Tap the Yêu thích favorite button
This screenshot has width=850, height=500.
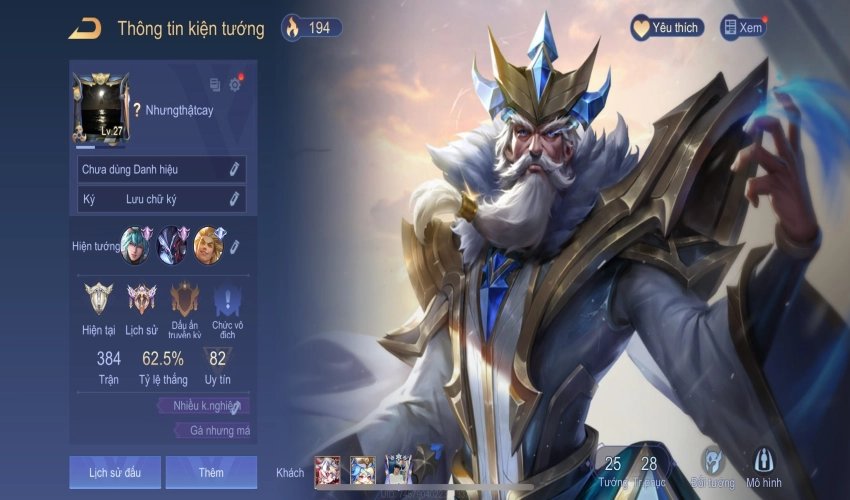(x=667, y=28)
